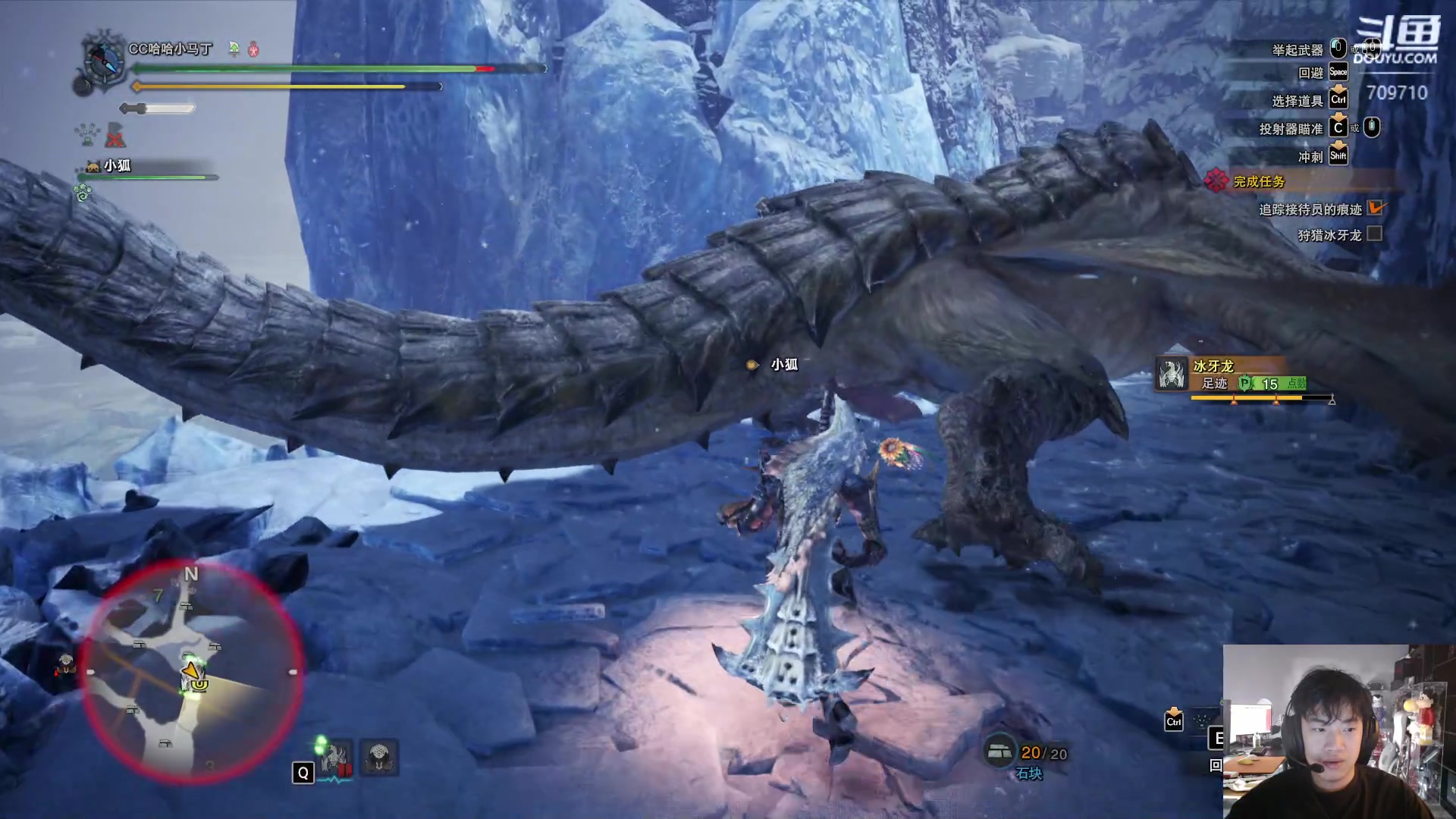Click the 狩猎冰牙龙 objective checkbox
The image size is (1456, 819).
pyautogui.click(x=1374, y=234)
